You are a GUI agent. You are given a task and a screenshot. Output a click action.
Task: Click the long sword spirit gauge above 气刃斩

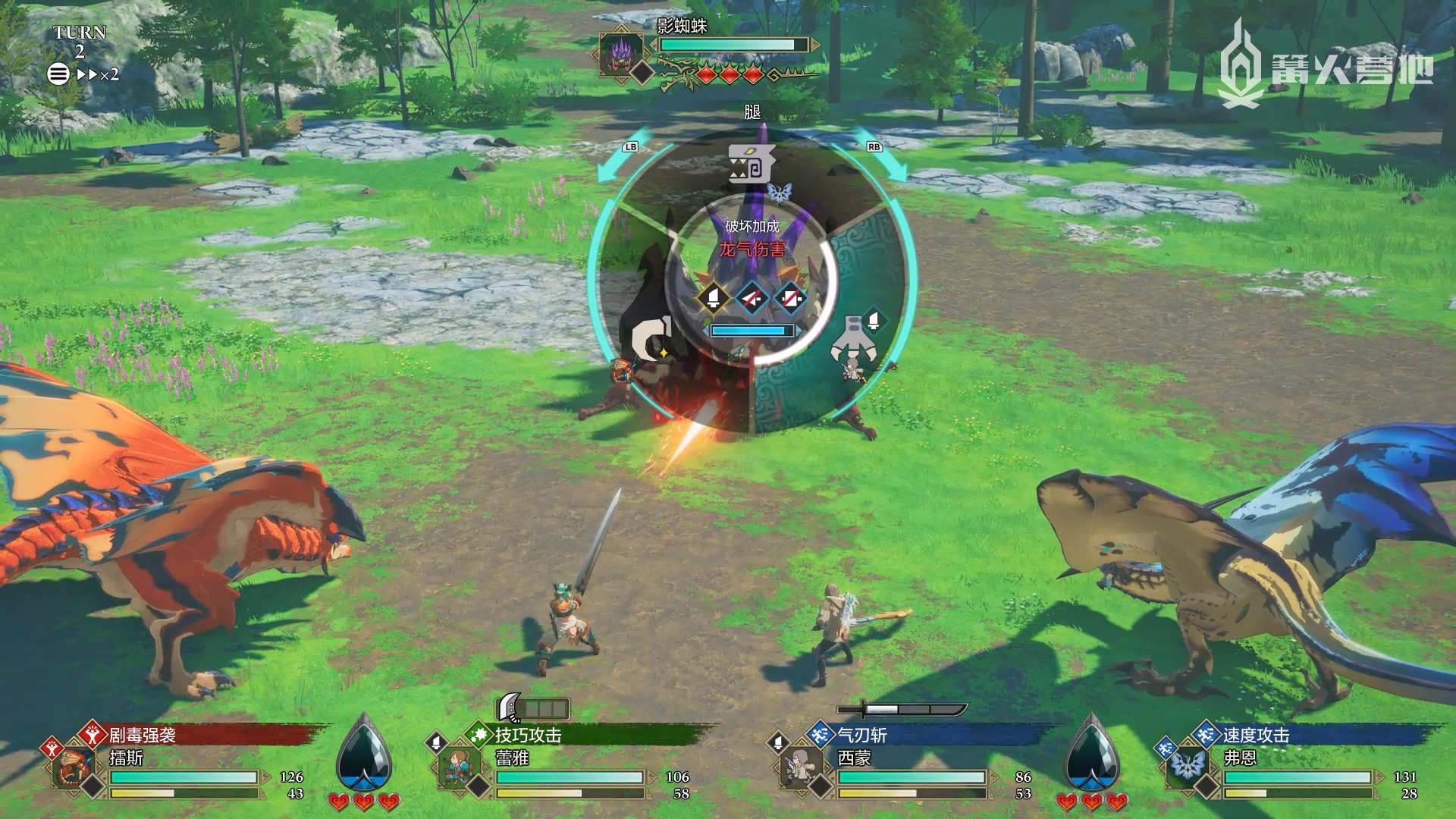click(x=902, y=711)
